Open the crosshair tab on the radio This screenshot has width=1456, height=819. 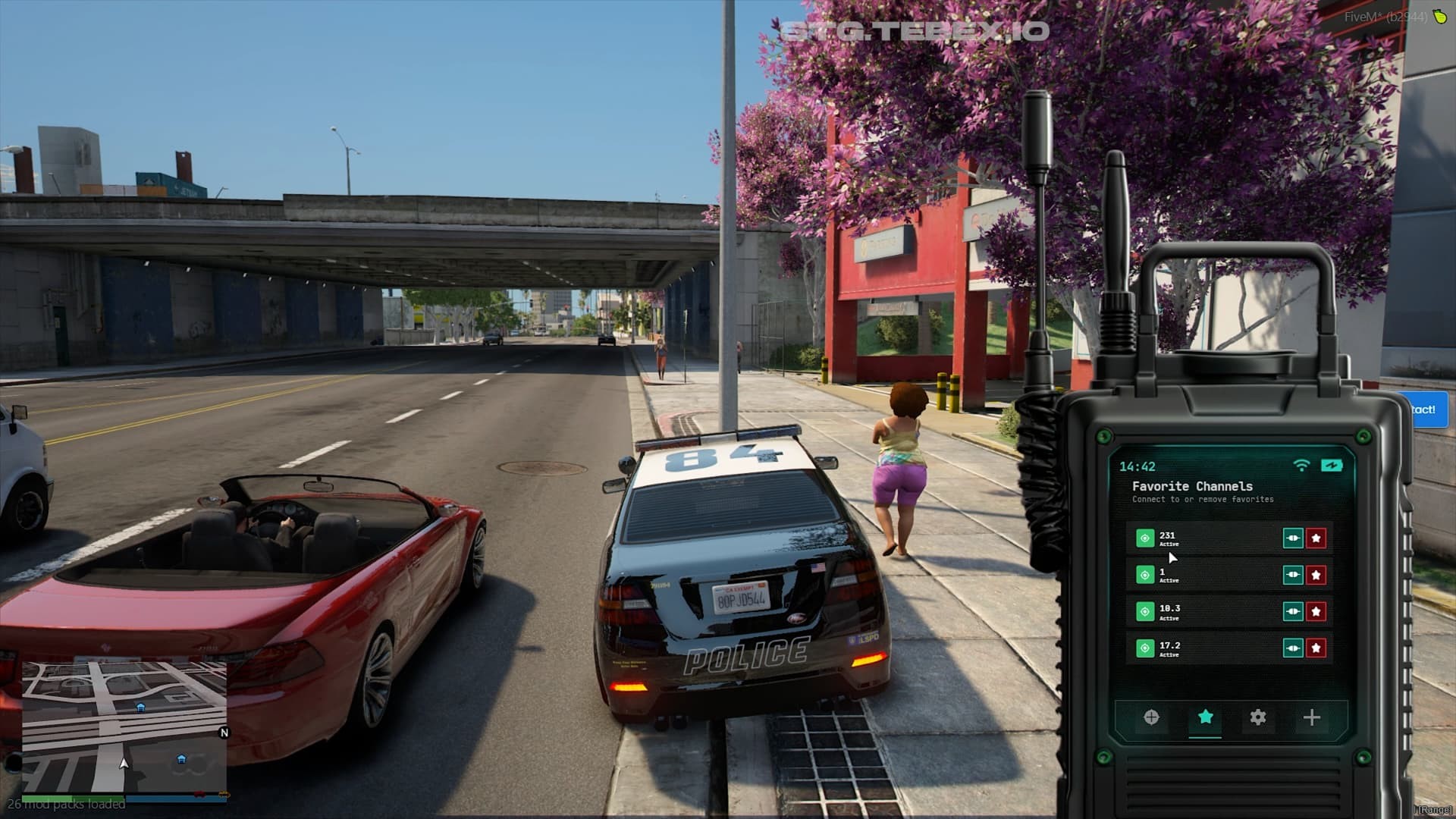tap(1151, 717)
